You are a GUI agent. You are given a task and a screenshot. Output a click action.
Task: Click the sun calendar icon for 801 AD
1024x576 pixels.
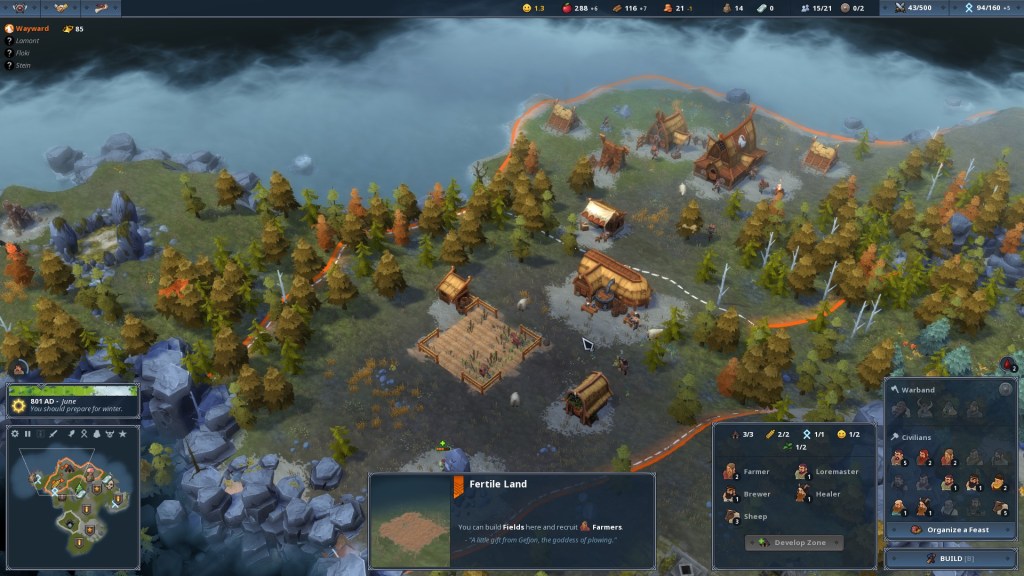[x=18, y=404]
